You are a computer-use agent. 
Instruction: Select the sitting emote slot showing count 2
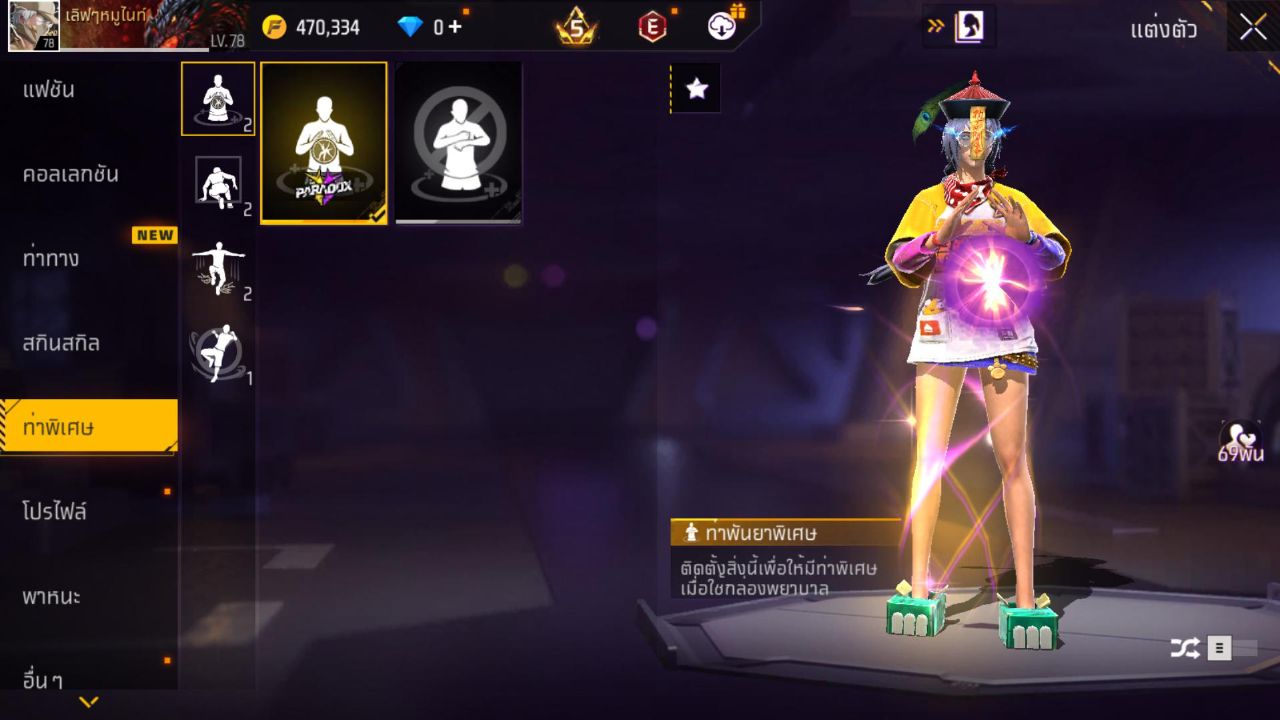(218, 181)
